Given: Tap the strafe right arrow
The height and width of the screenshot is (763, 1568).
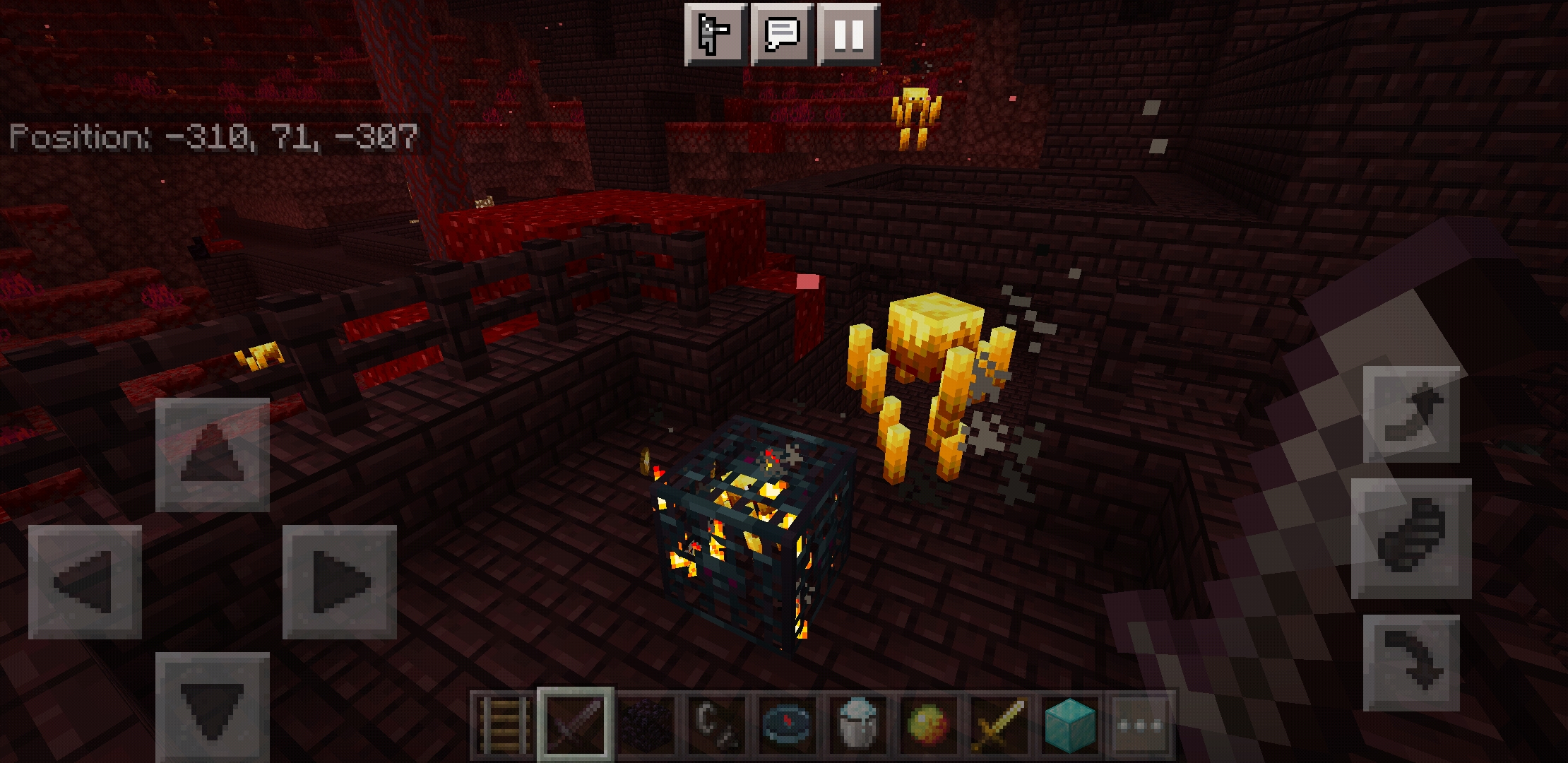Looking at the screenshot, I should tap(340, 582).
